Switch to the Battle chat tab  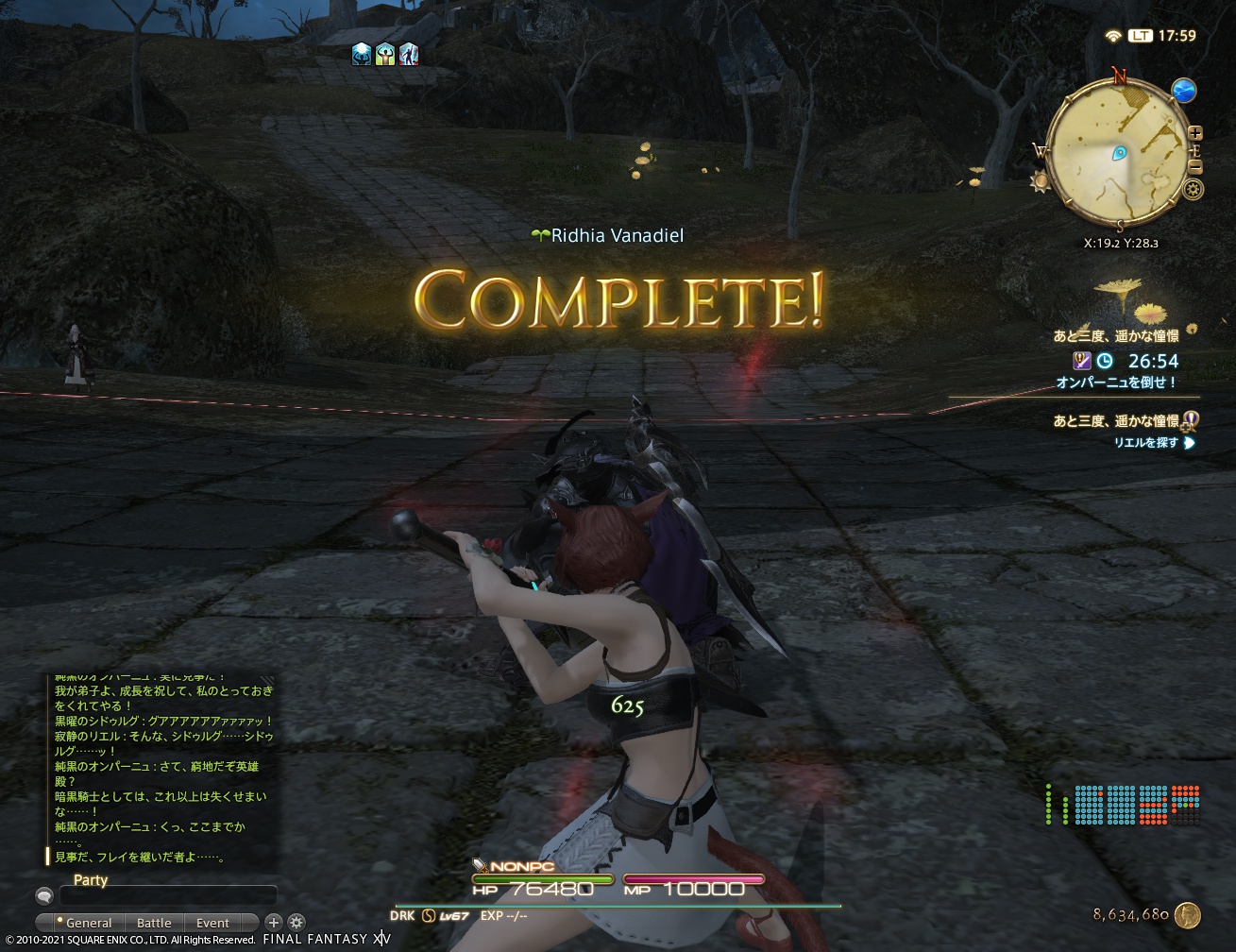click(x=154, y=922)
